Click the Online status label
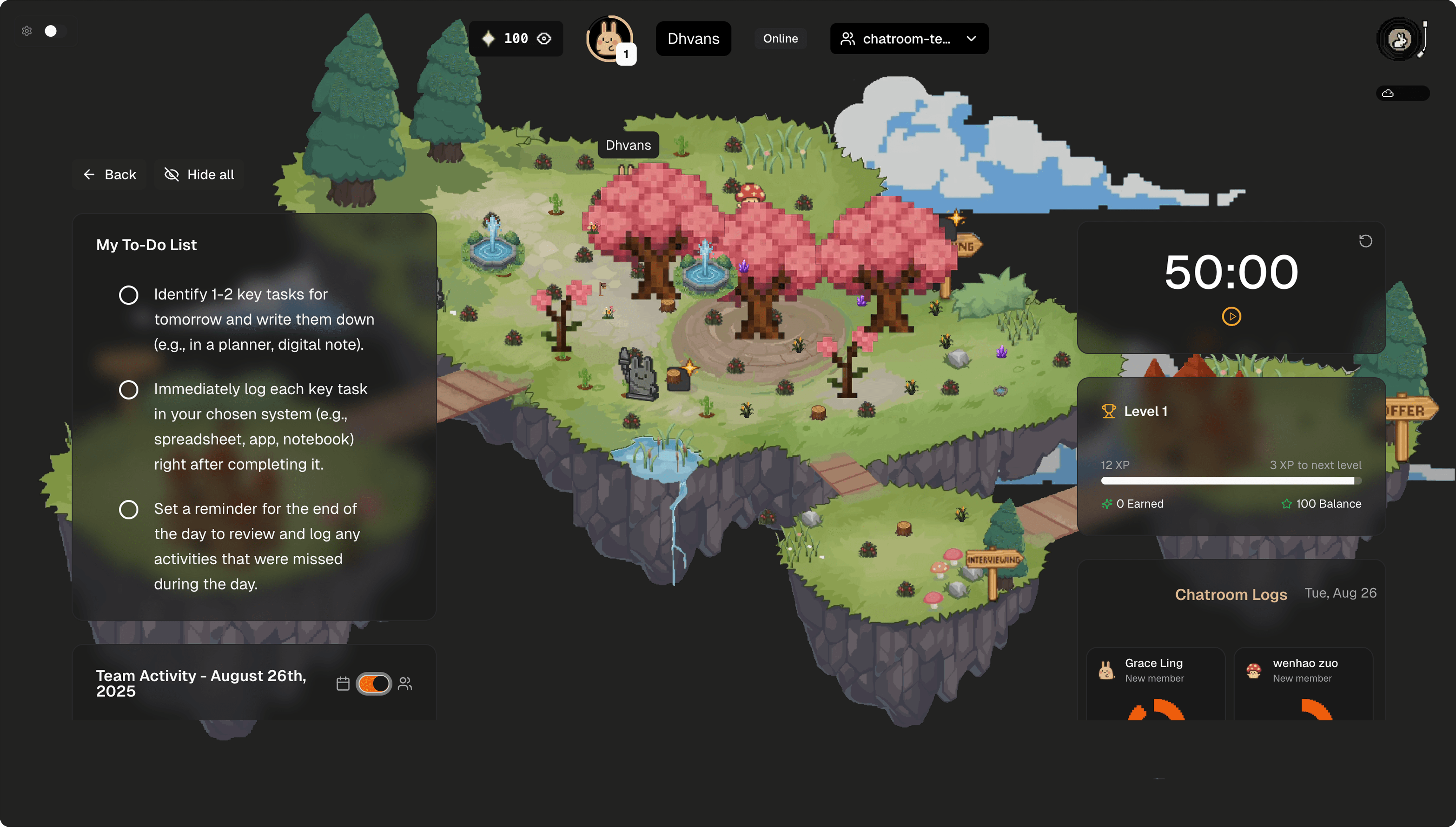 click(780, 39)
